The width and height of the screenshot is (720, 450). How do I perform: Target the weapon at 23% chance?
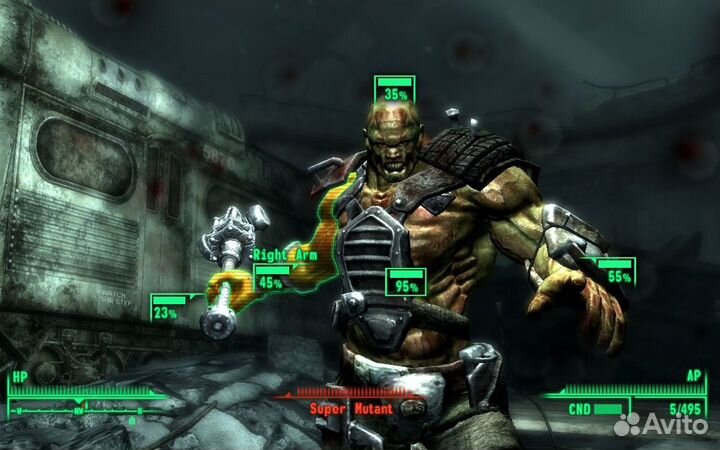click(x=168, y=307)
